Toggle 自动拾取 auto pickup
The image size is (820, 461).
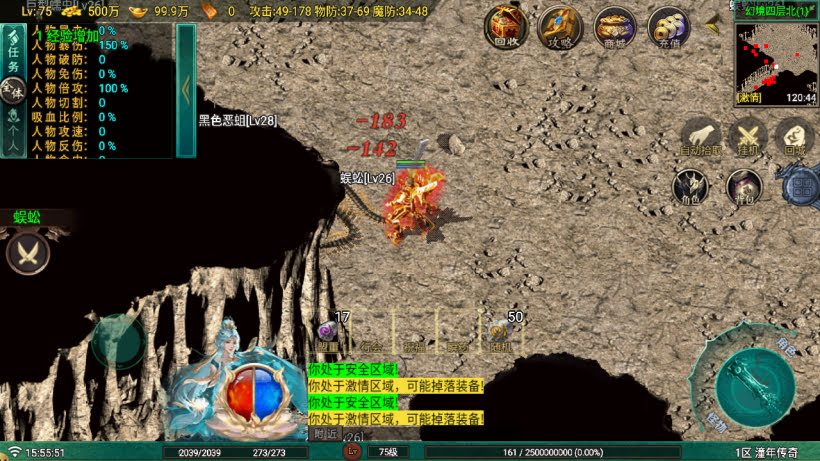pyautogui.click(x=701, y=137)
